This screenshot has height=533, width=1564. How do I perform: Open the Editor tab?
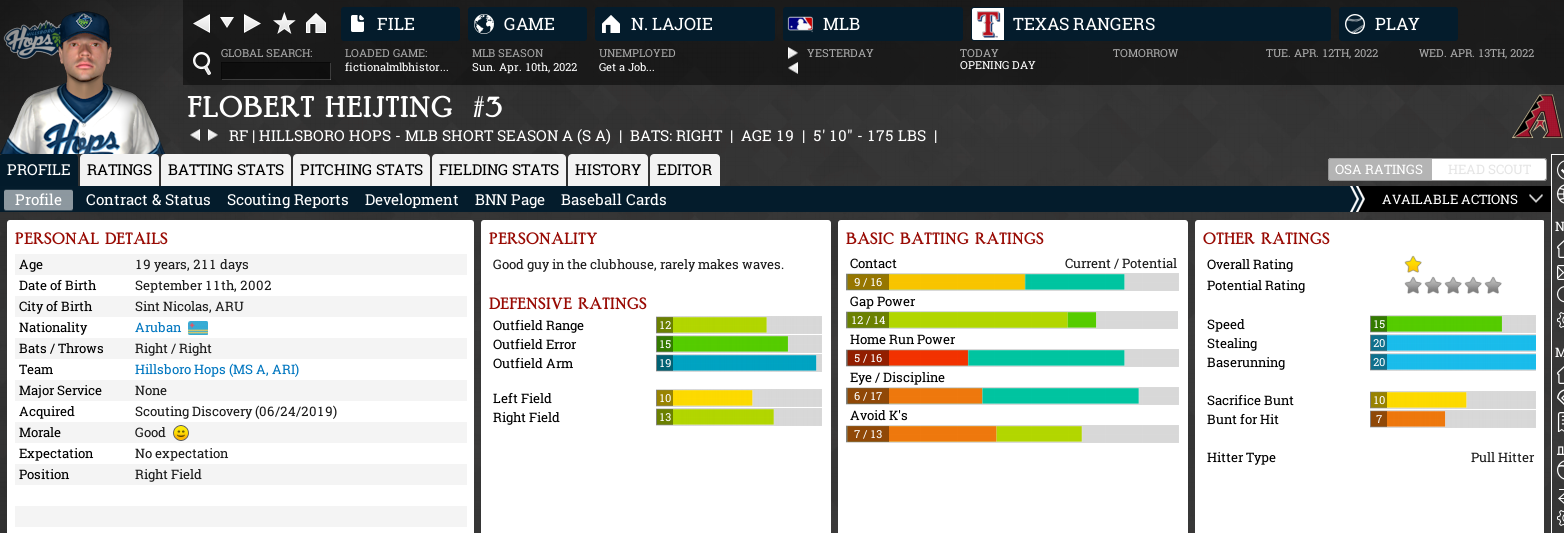point(684,170)
